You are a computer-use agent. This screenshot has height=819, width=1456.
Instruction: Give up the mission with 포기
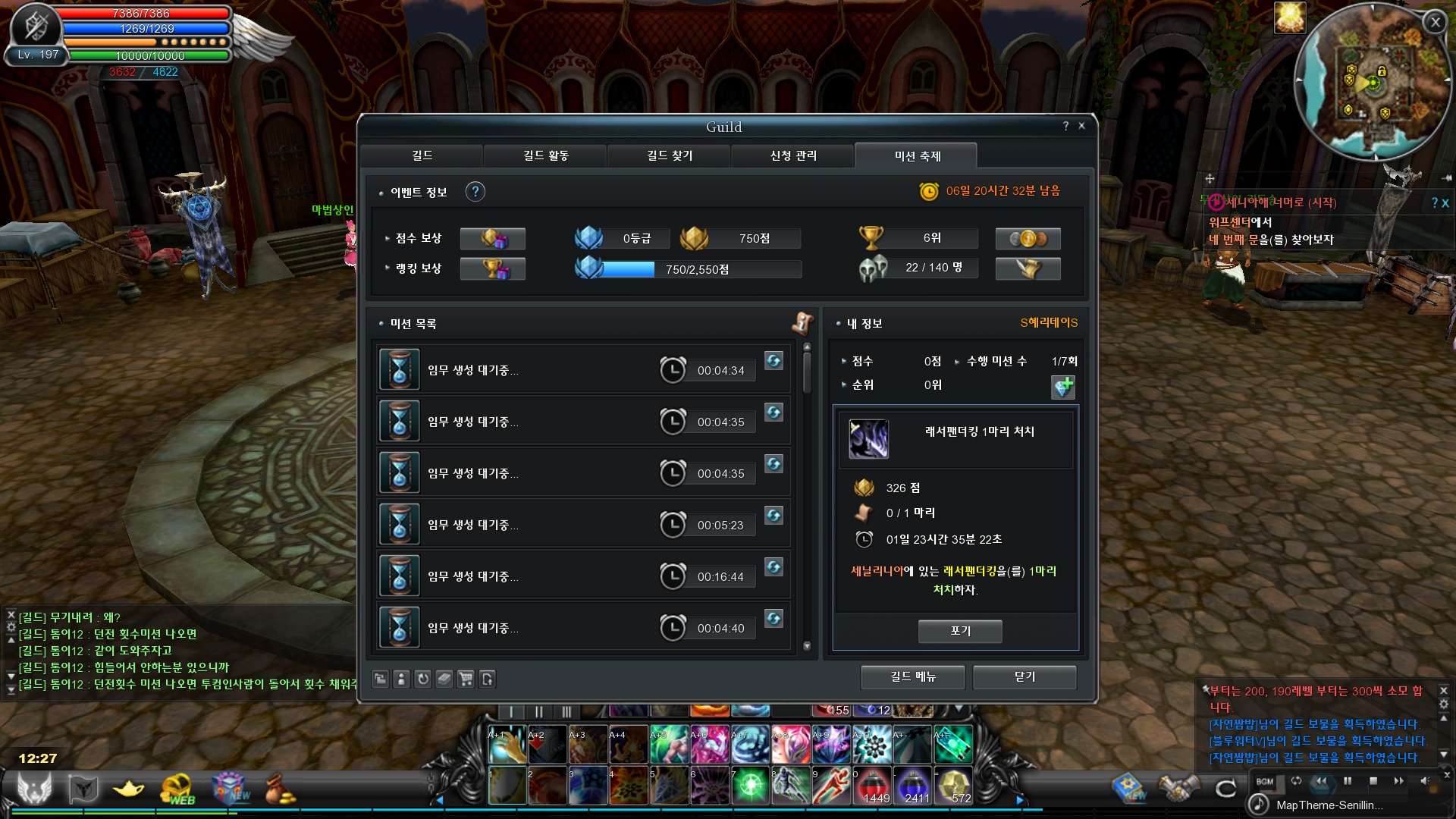coord(960,631)
